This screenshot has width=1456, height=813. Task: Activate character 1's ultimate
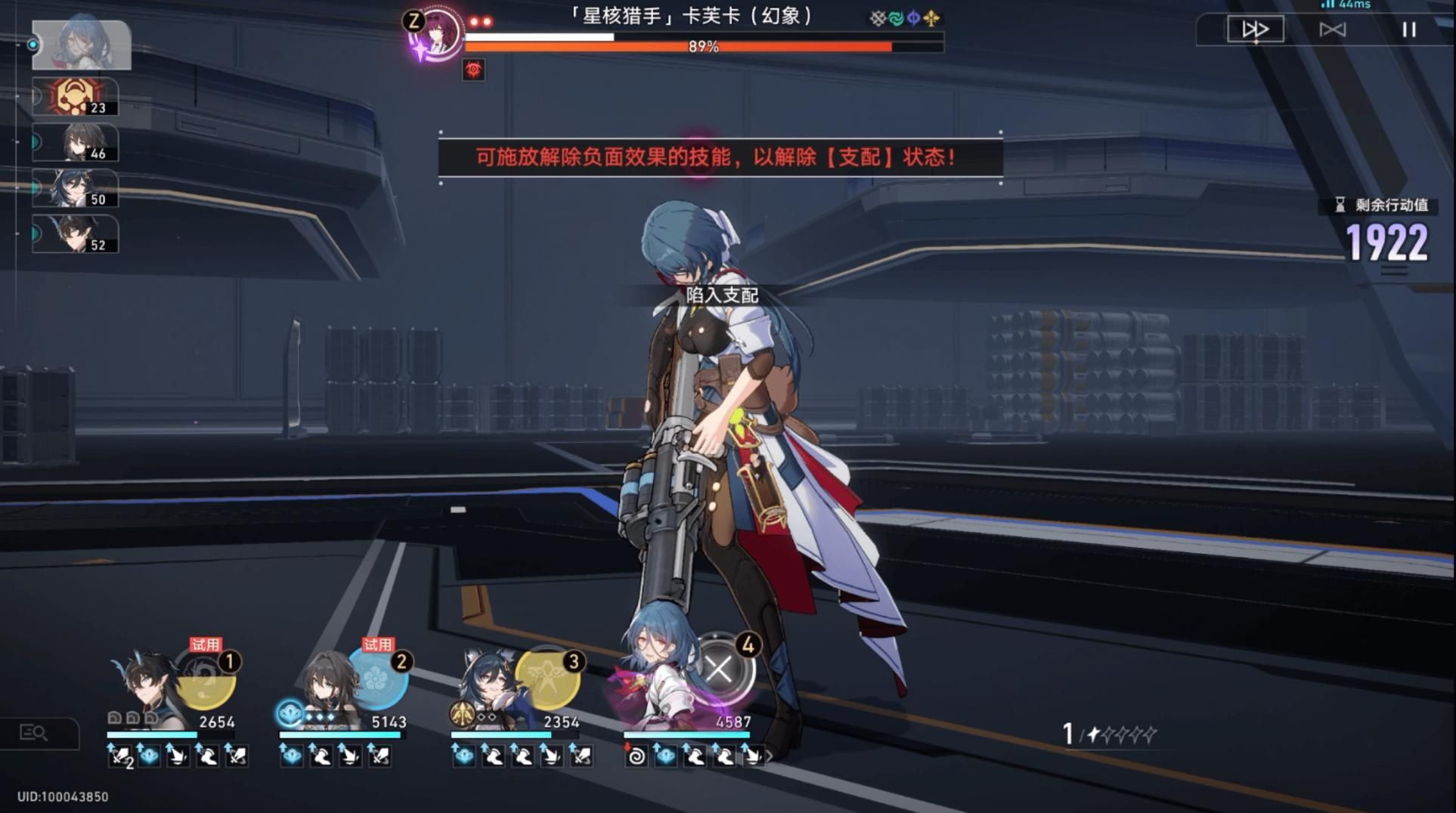click(206, 678)
